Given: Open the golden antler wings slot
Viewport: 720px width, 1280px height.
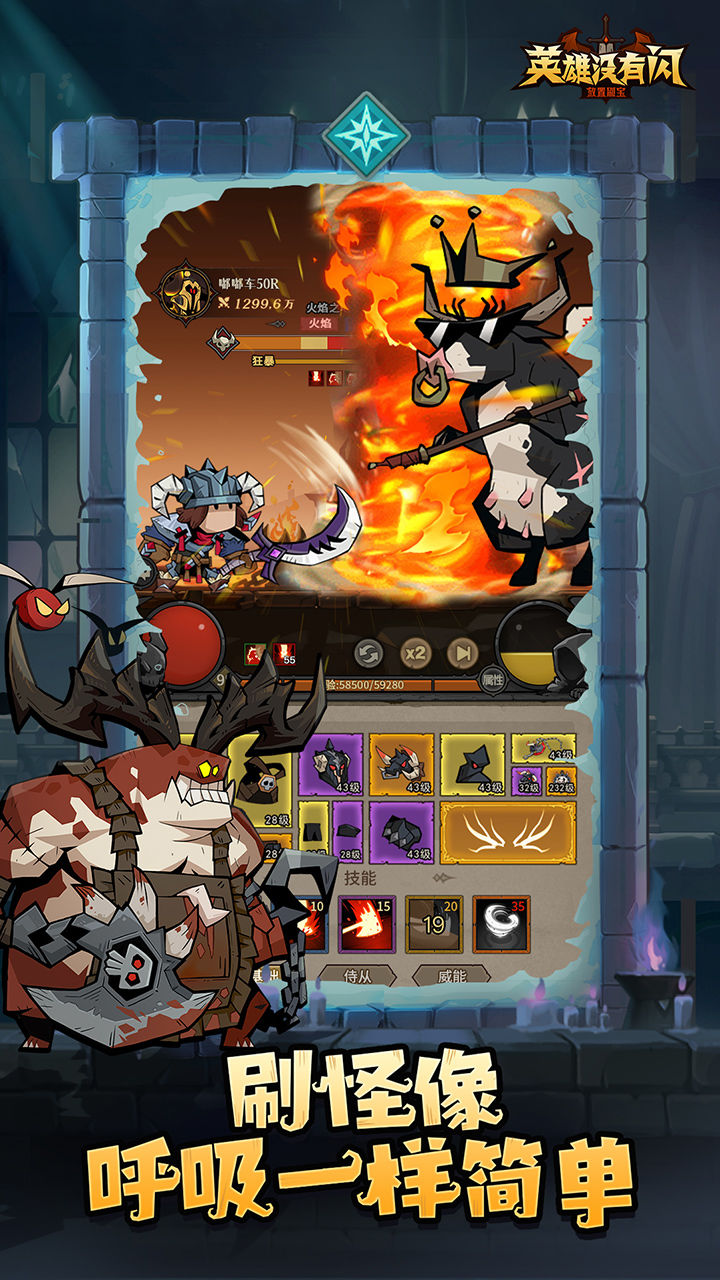Looking at the screenshot, I should 508,832.
